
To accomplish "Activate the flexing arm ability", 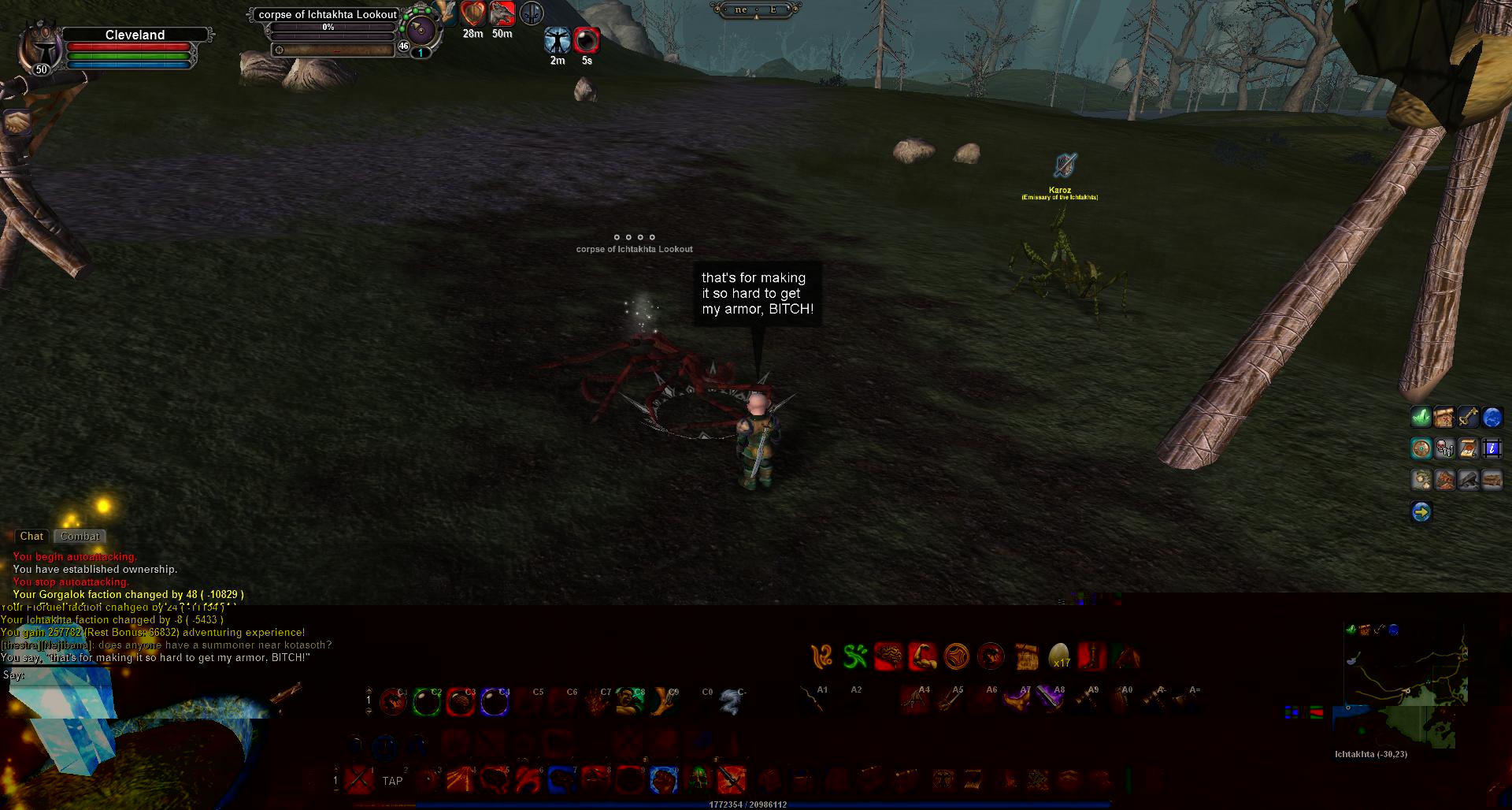I will coord(923,656).
